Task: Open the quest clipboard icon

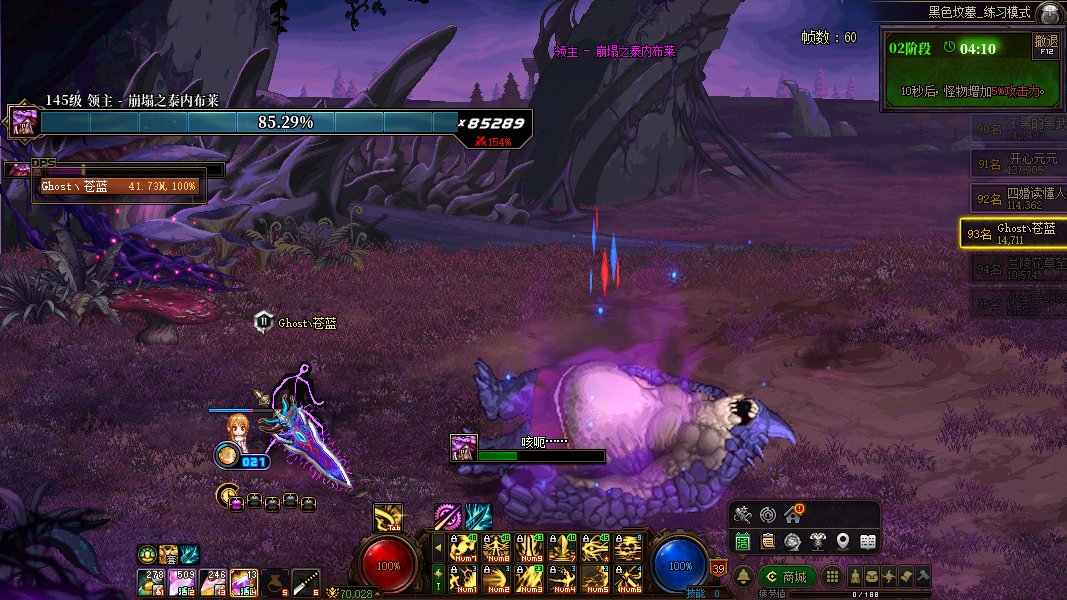Action: (767, 541)
